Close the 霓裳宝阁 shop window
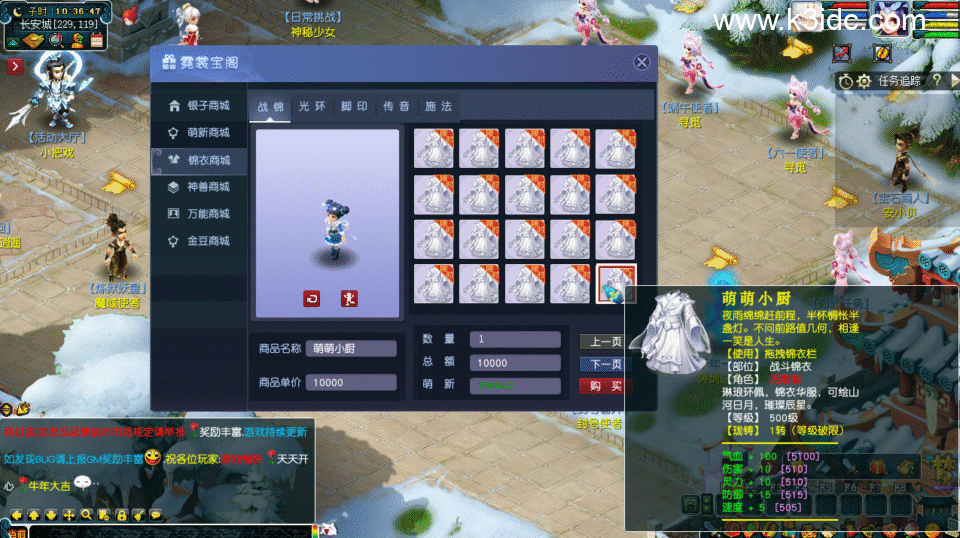This screenshot has height=538, width=960. click(642, 62)
